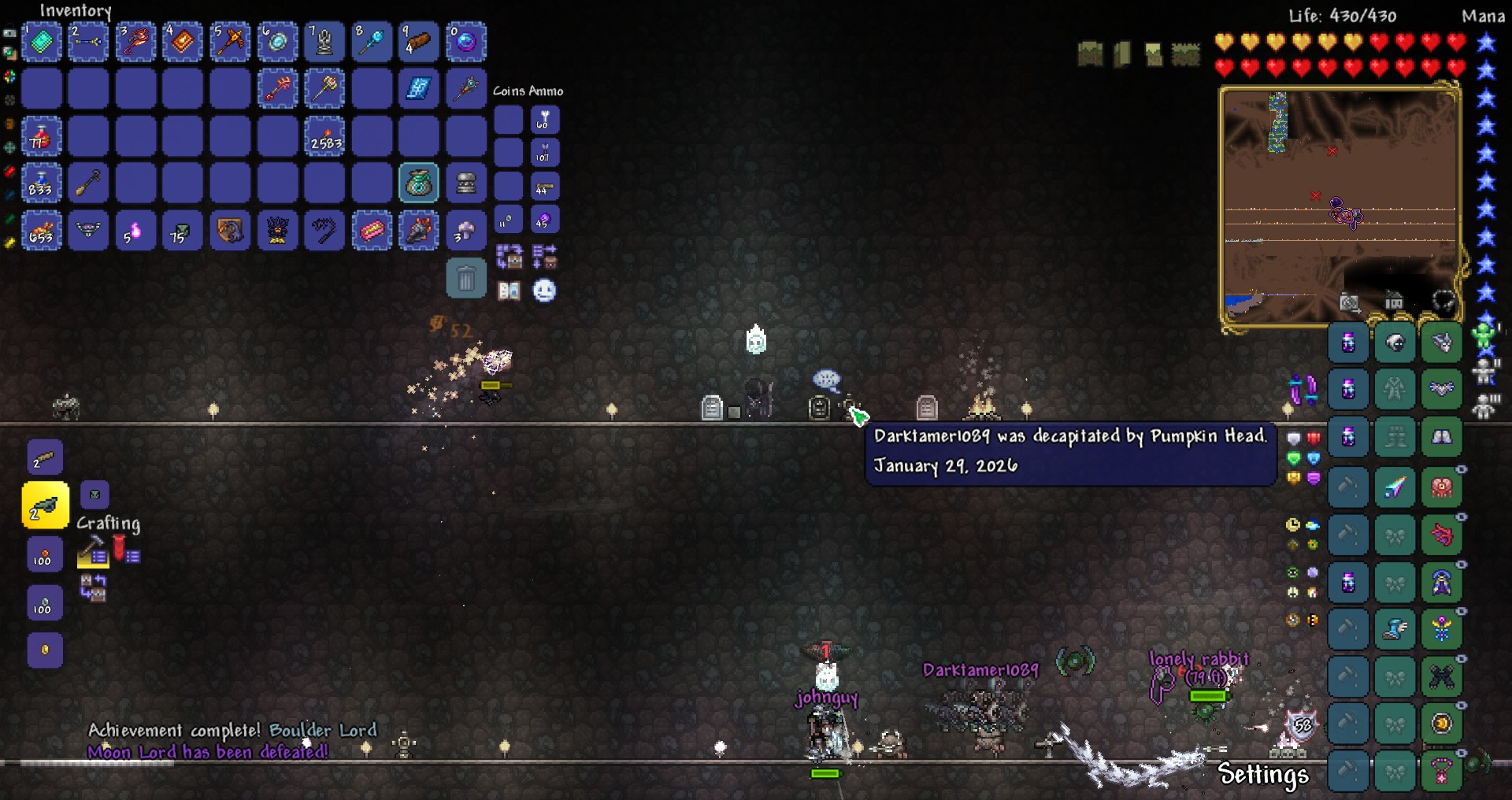Click the trash can slot
This screenshot has width=1512, height=800.
point(466,280)
